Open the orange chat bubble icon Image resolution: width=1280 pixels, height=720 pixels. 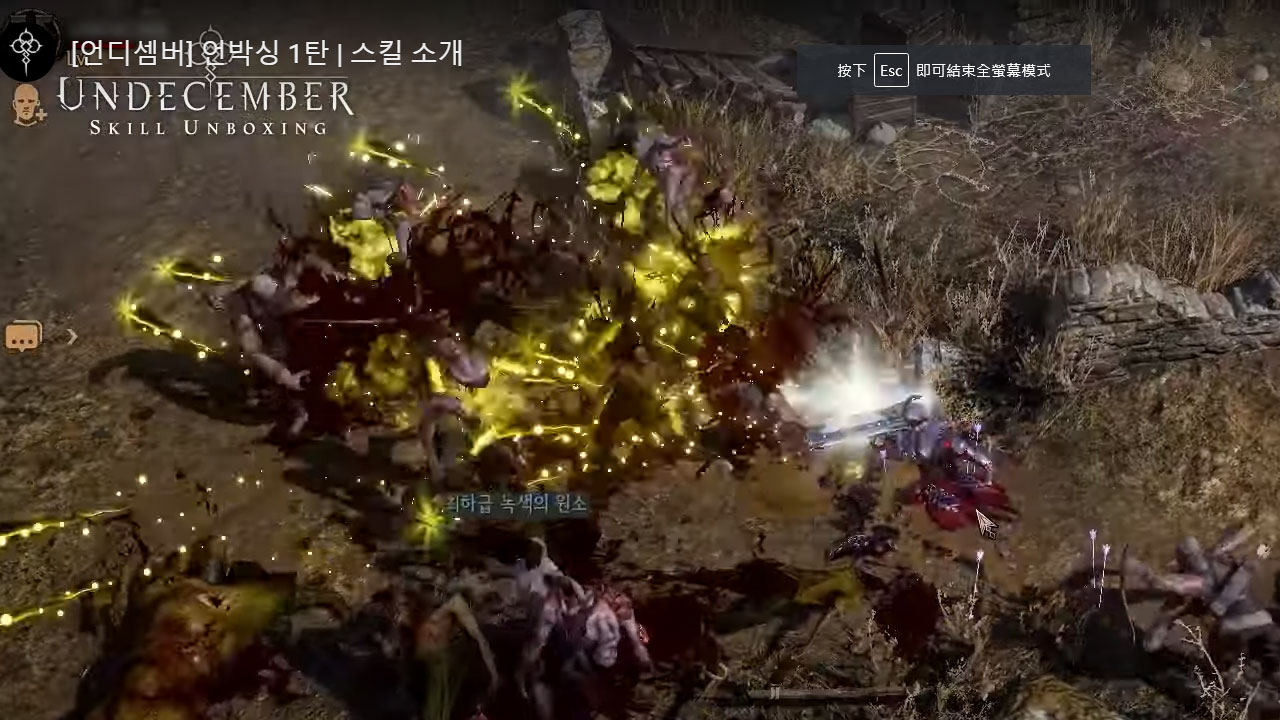coord(22,338)
